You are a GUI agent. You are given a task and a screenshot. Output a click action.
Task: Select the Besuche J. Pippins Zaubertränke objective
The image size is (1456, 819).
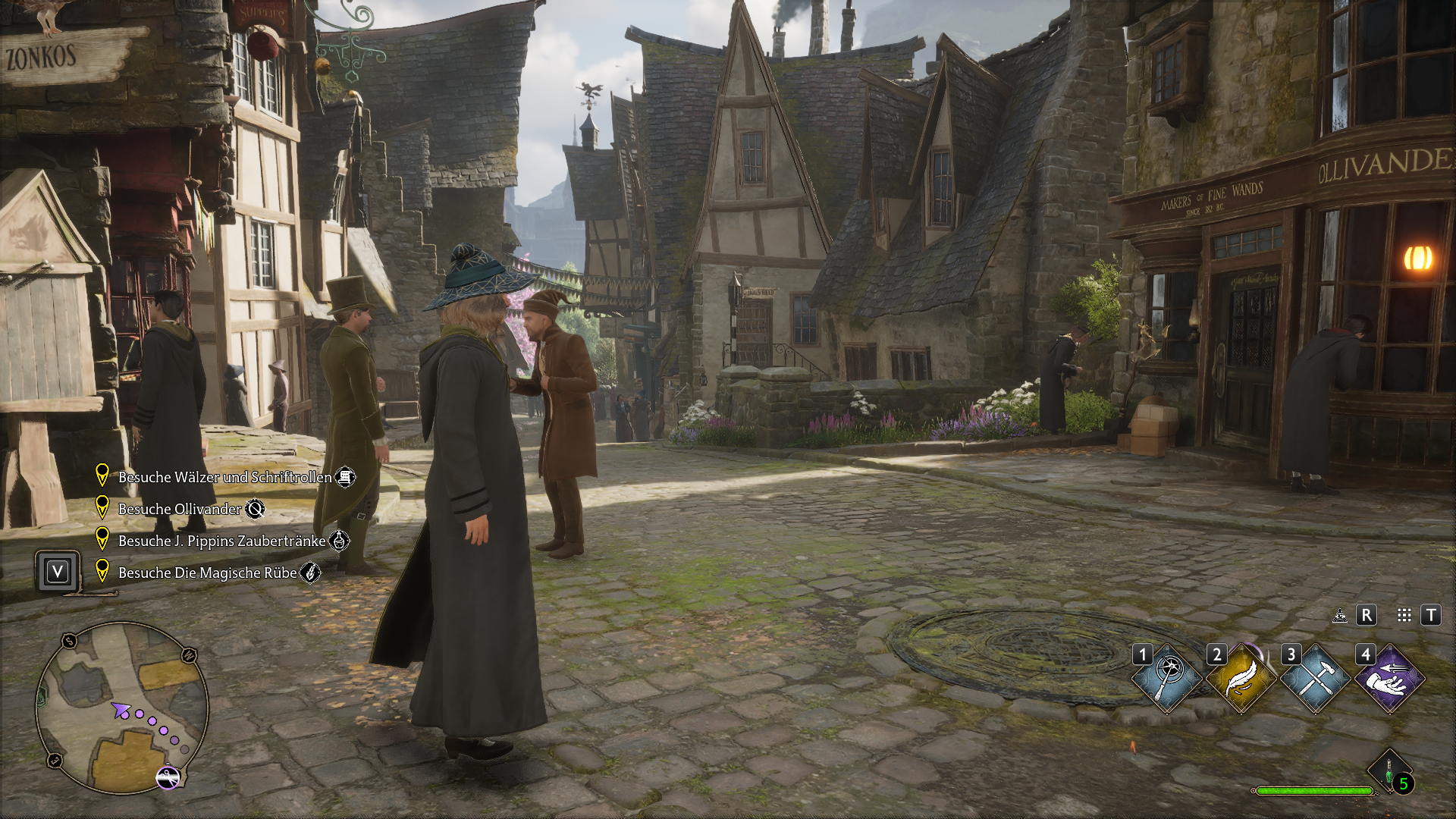pos(222,541)
